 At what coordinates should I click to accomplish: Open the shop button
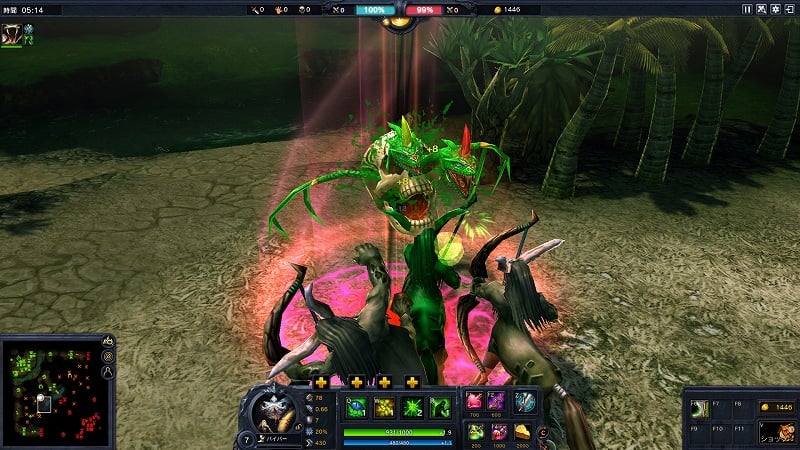pyautogui.click(x=773, y=434)
